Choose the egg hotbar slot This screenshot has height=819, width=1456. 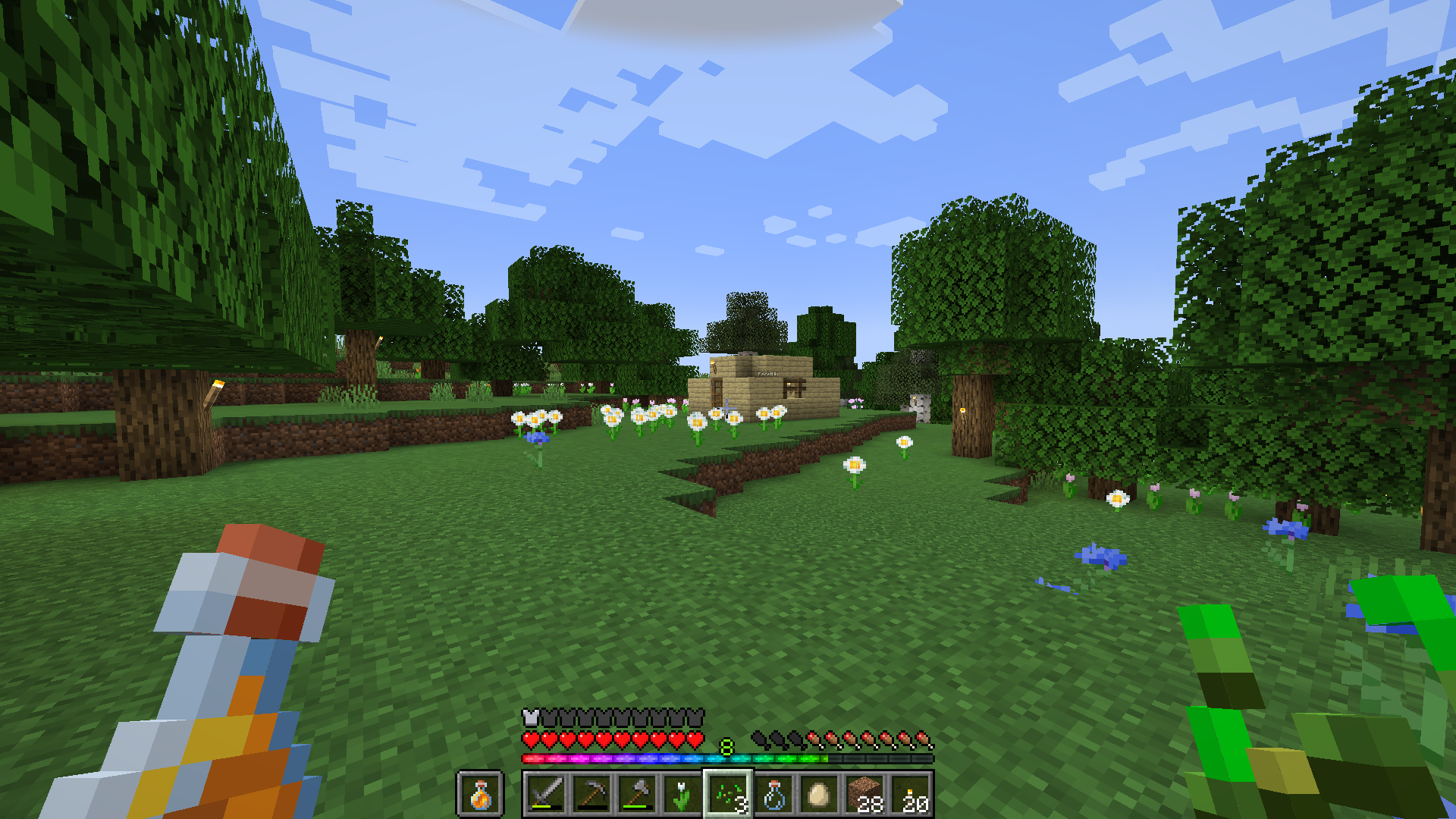click(819, 794)
